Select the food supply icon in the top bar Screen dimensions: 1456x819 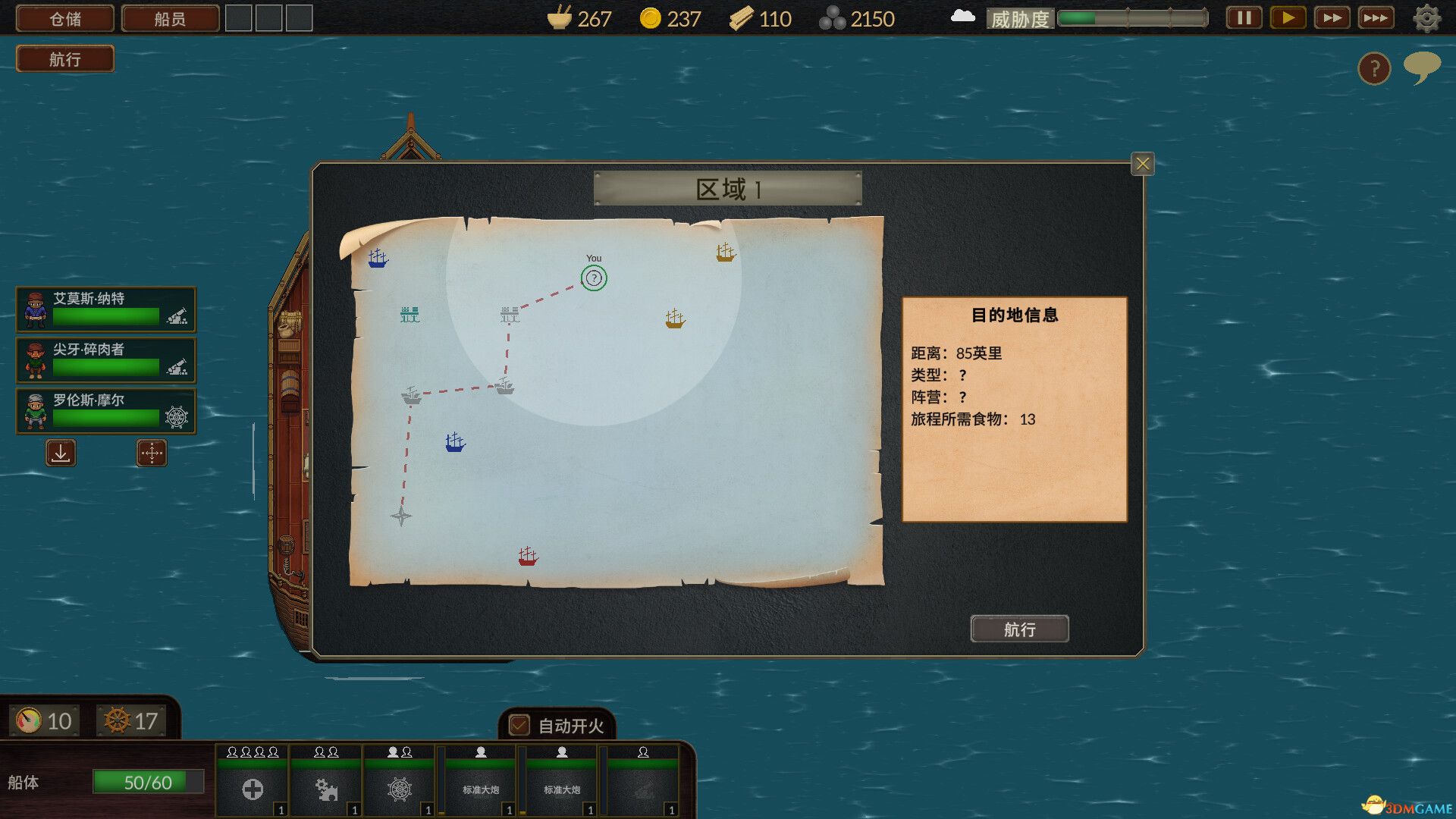click(561, 18)
